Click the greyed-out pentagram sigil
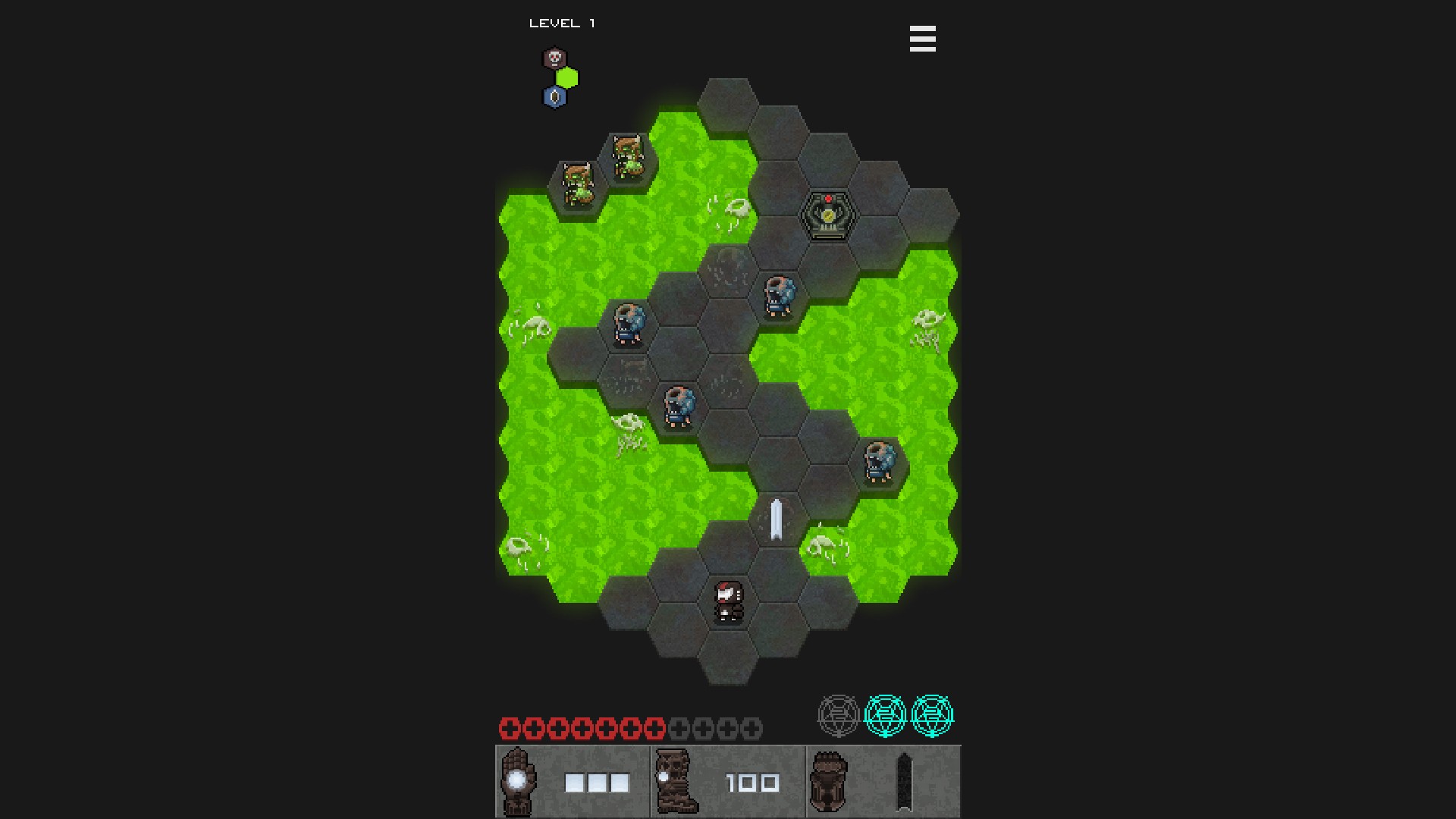Screen dimensions: 1456x819 point(838,715)
